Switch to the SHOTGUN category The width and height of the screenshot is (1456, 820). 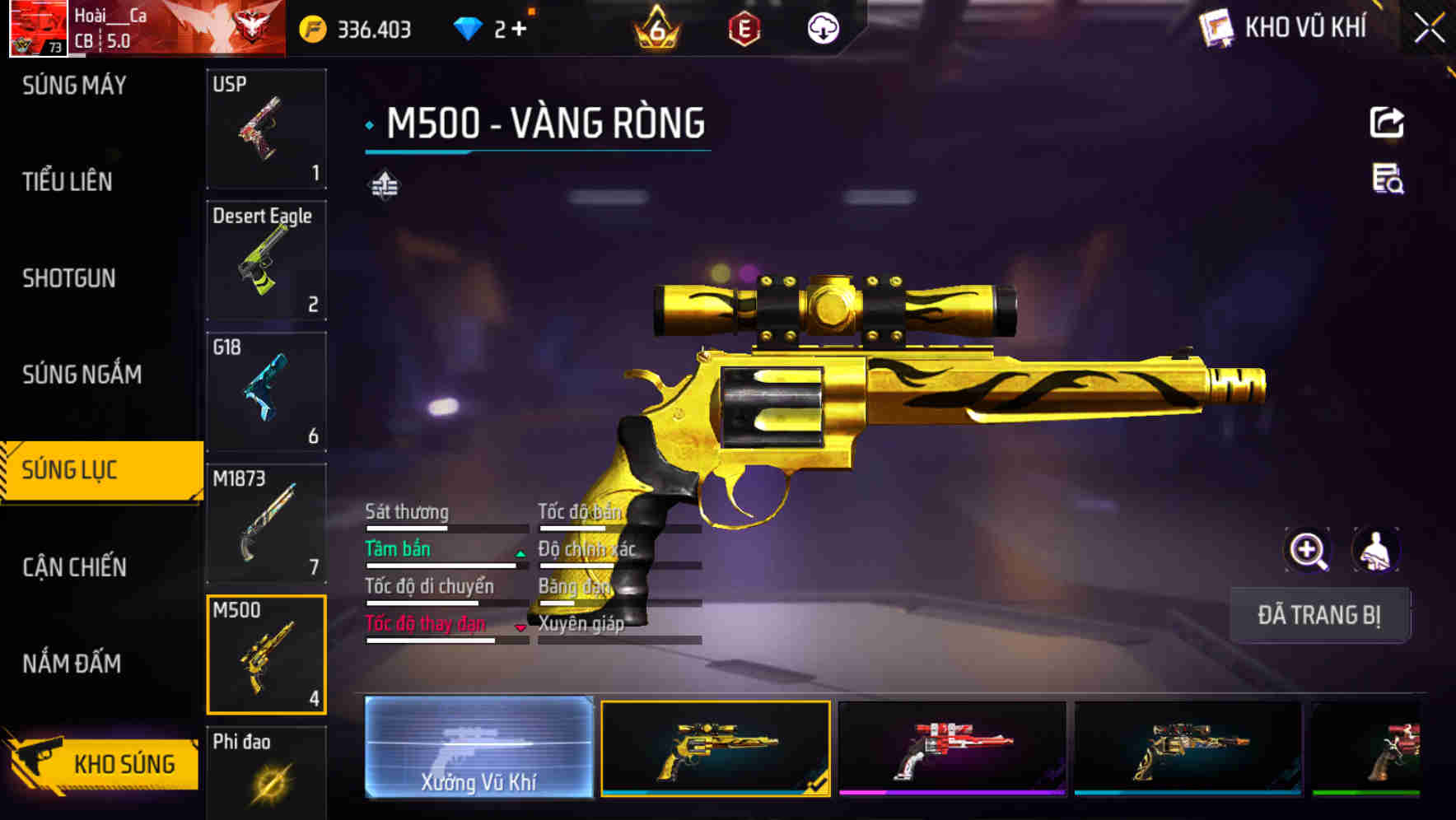(68, 278)
